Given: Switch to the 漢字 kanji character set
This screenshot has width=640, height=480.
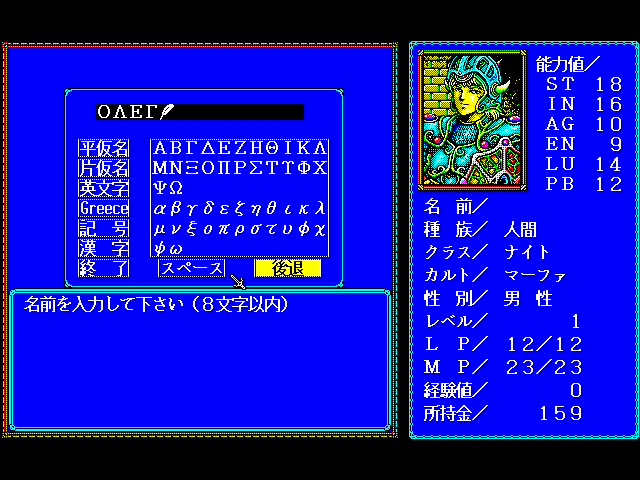Looking at the screenshot, I should click(104, 248).
